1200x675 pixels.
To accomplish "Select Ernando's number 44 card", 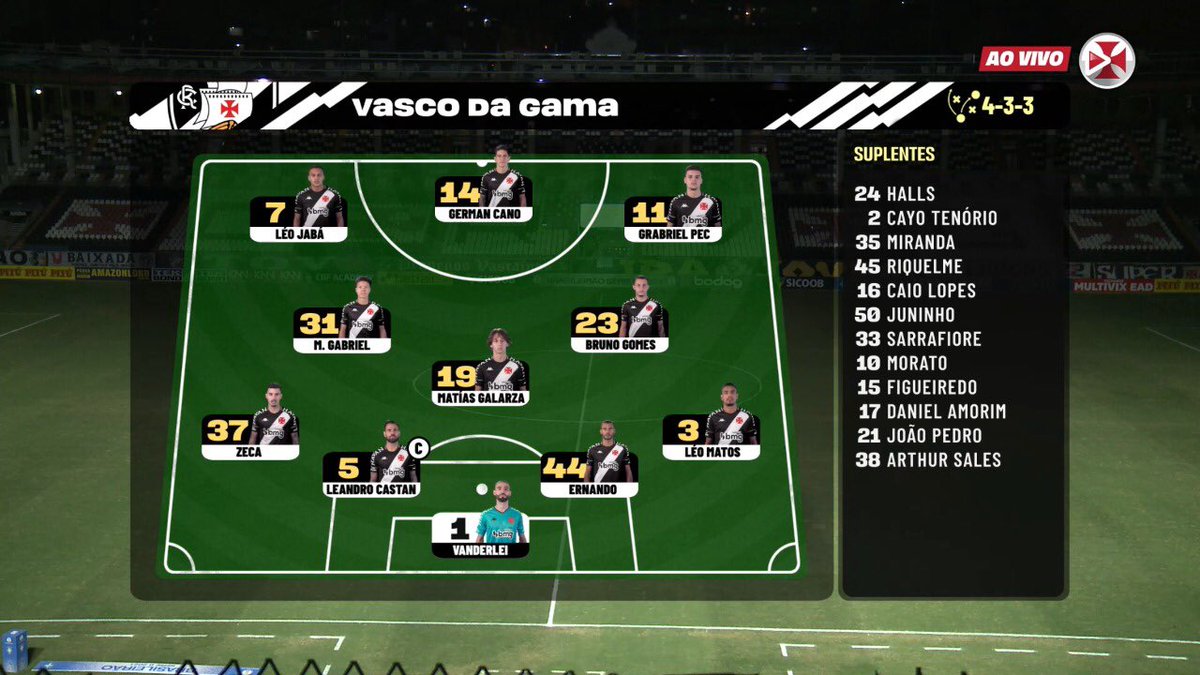I will pyautogui.click(x=589, y=474).
